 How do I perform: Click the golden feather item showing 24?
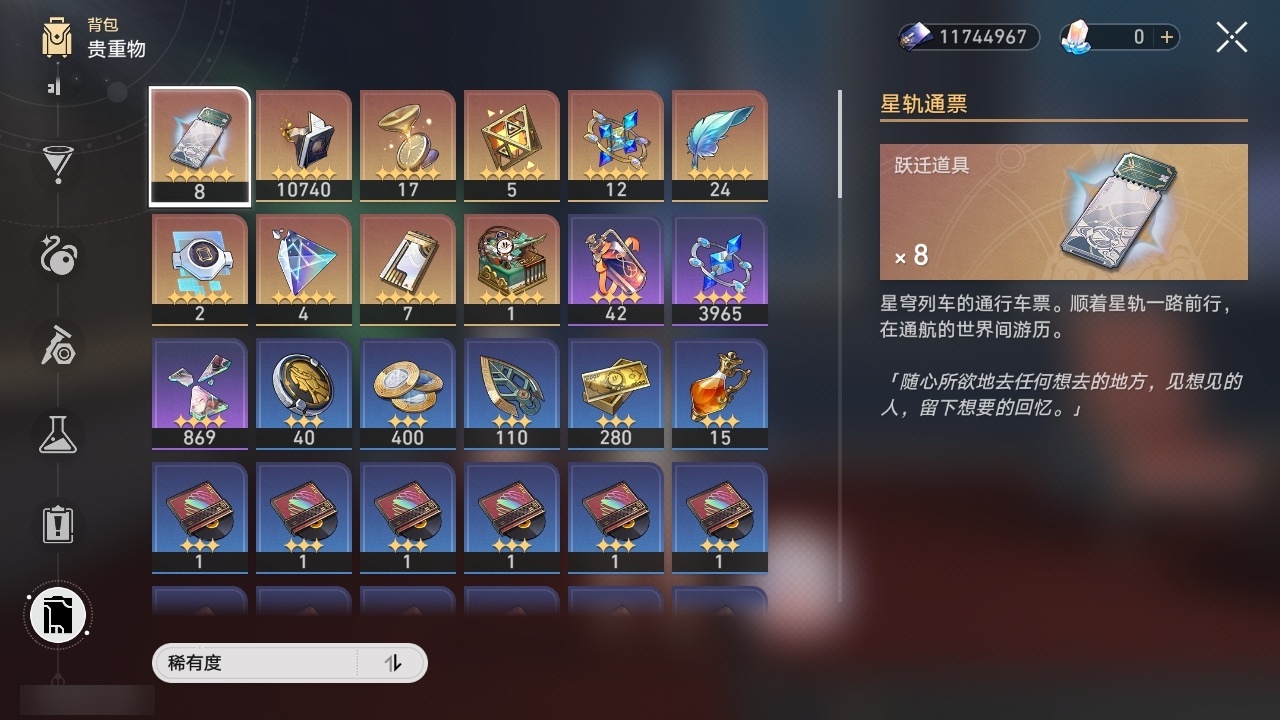coord(720,143)
